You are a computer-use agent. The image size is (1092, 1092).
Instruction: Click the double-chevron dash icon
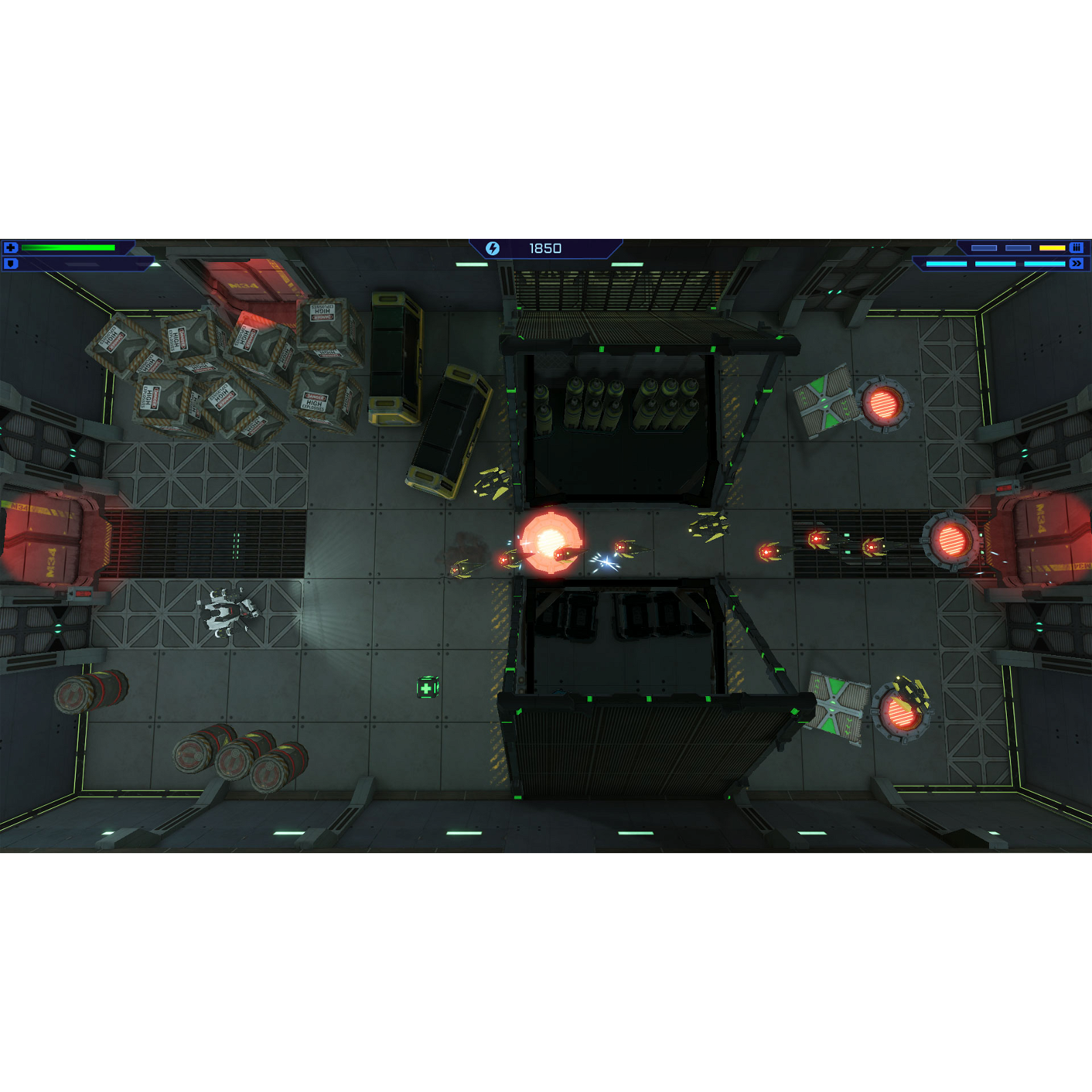click(1076, 263)
